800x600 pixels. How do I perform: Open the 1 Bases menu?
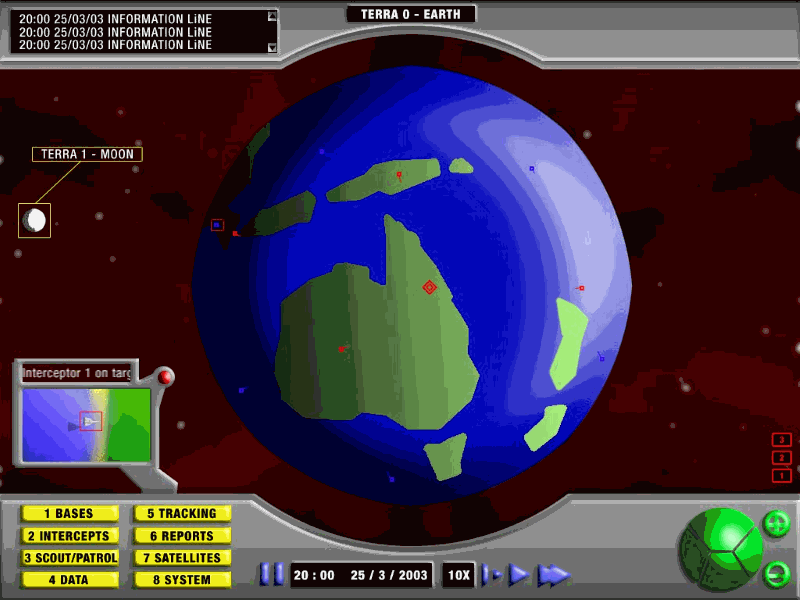pos(69,514)
